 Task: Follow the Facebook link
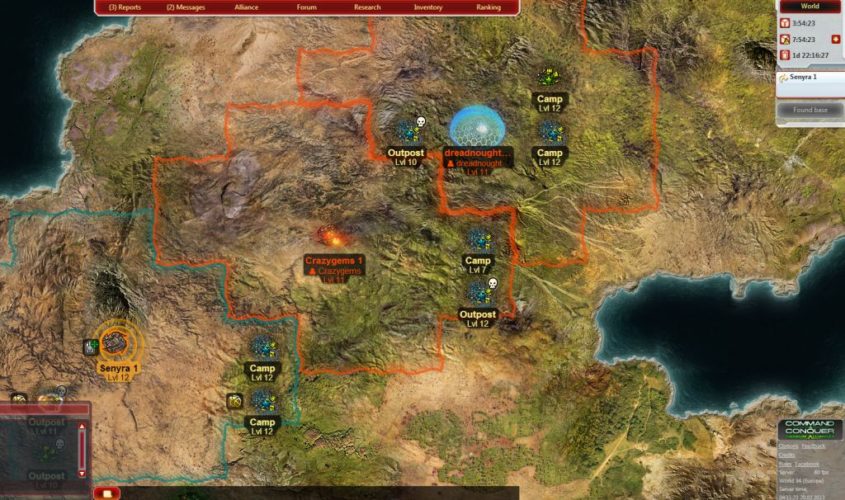pyautogui.click(x=808, y=464)
